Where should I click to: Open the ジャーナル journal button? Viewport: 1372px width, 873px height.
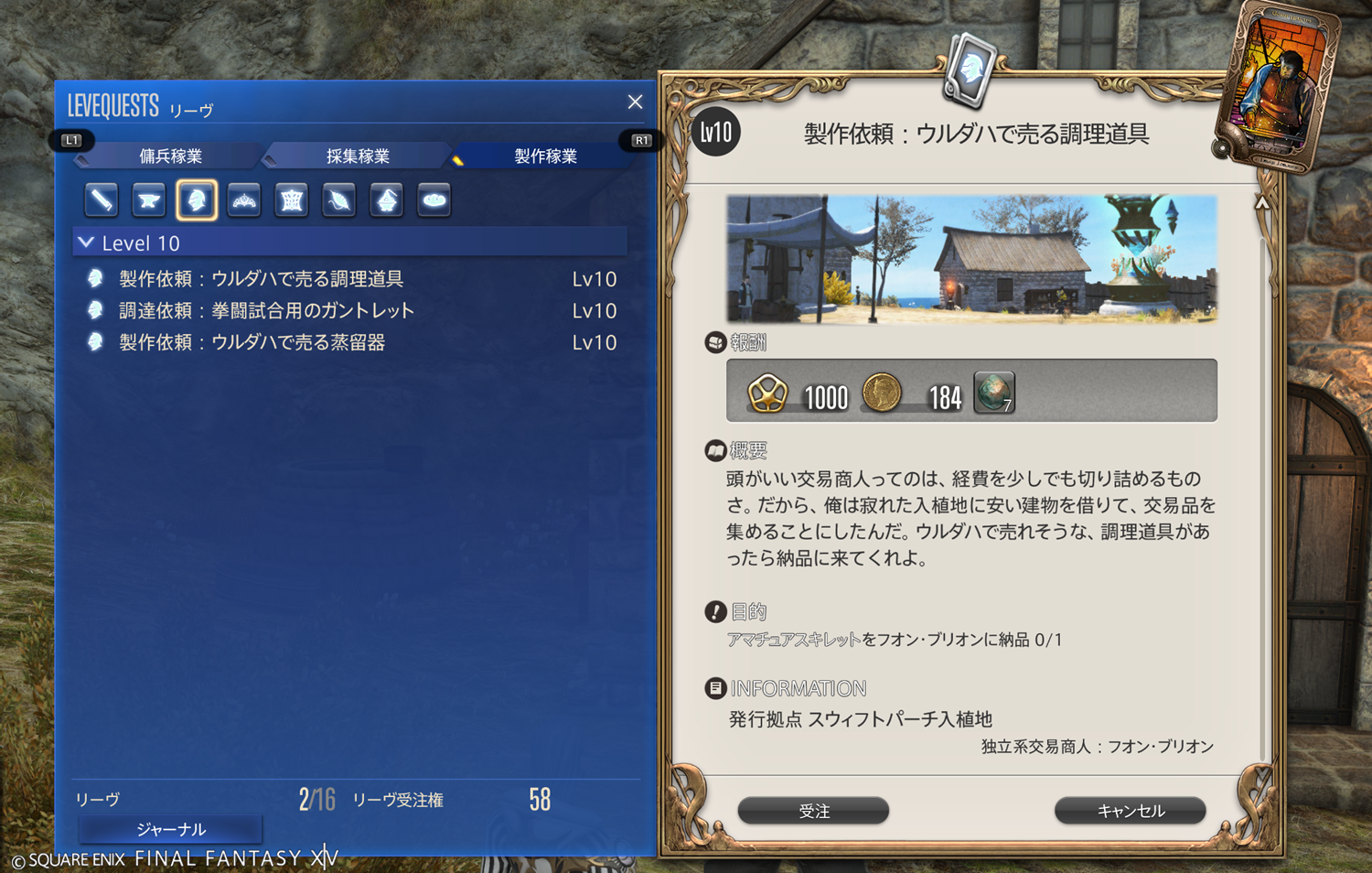(171, 829)
